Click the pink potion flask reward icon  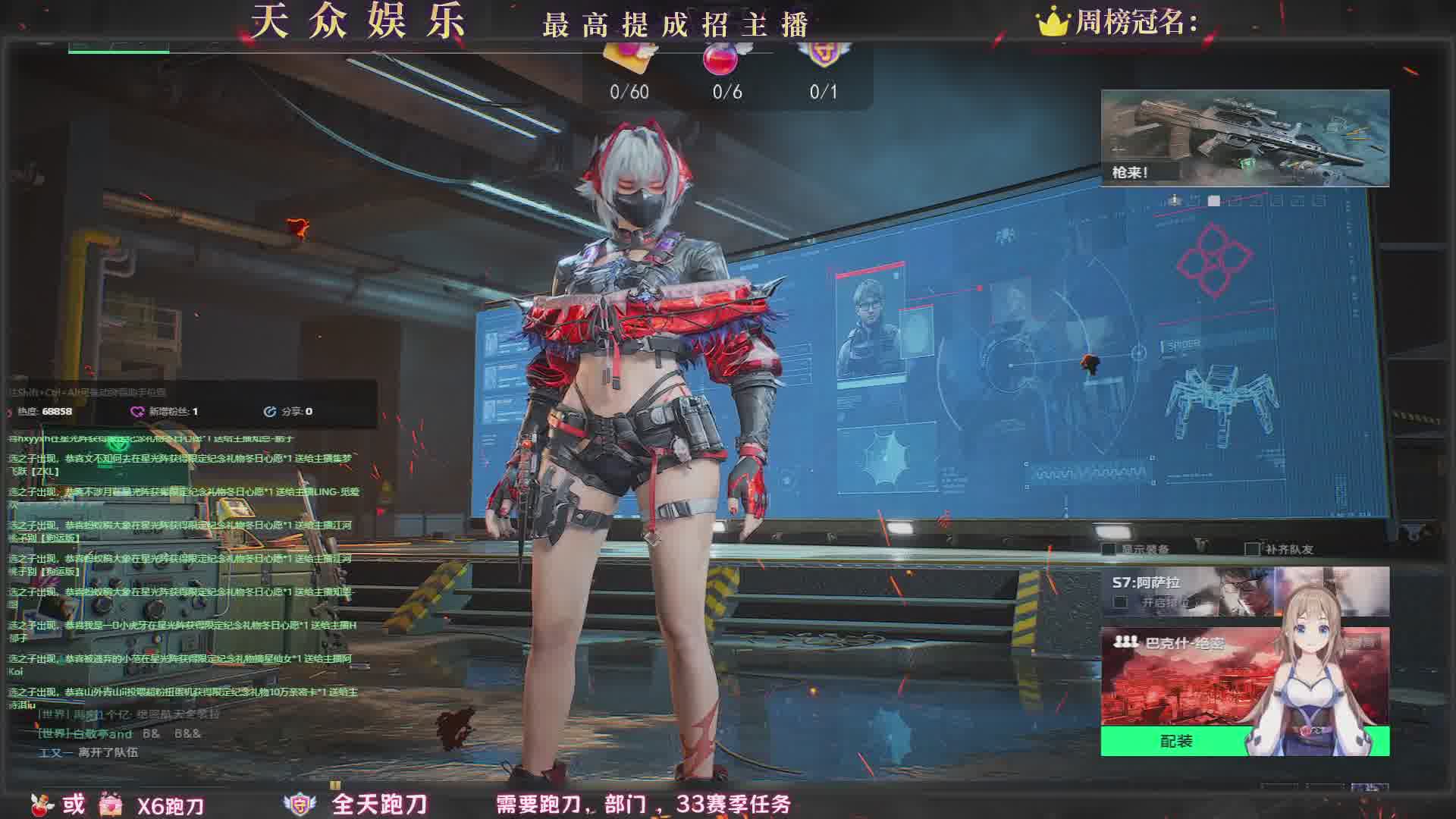coord(721,58)
